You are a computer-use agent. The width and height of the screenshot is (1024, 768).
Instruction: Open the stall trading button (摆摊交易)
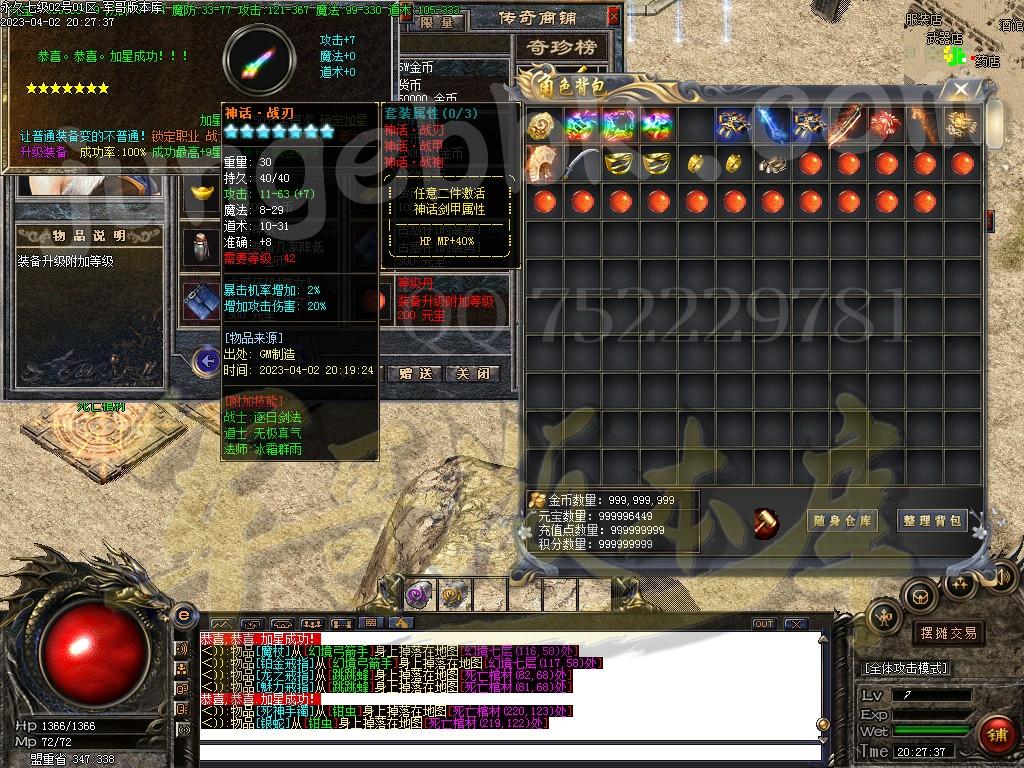[948, 633]
